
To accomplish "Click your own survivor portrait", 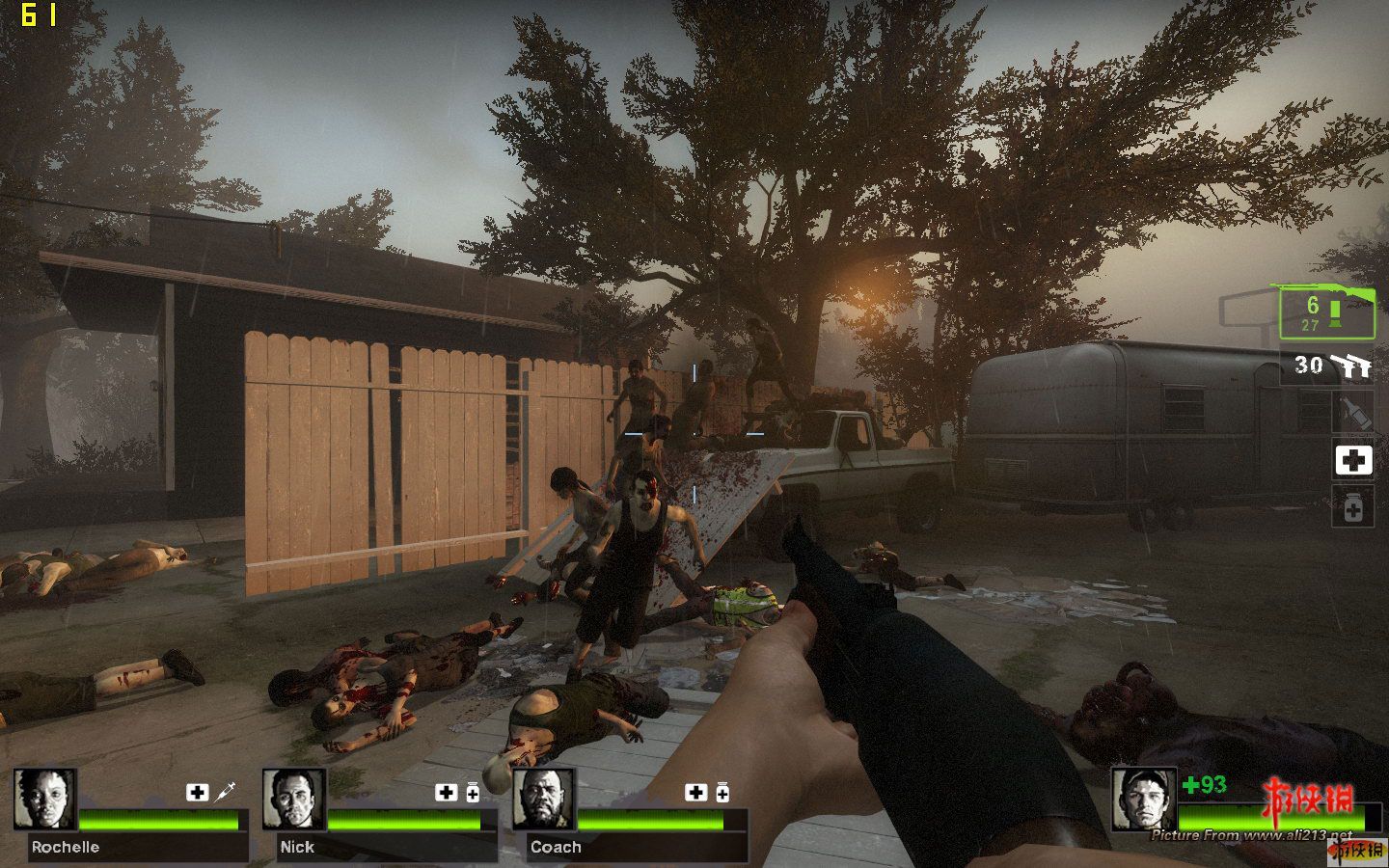I will click(1143, 800).
